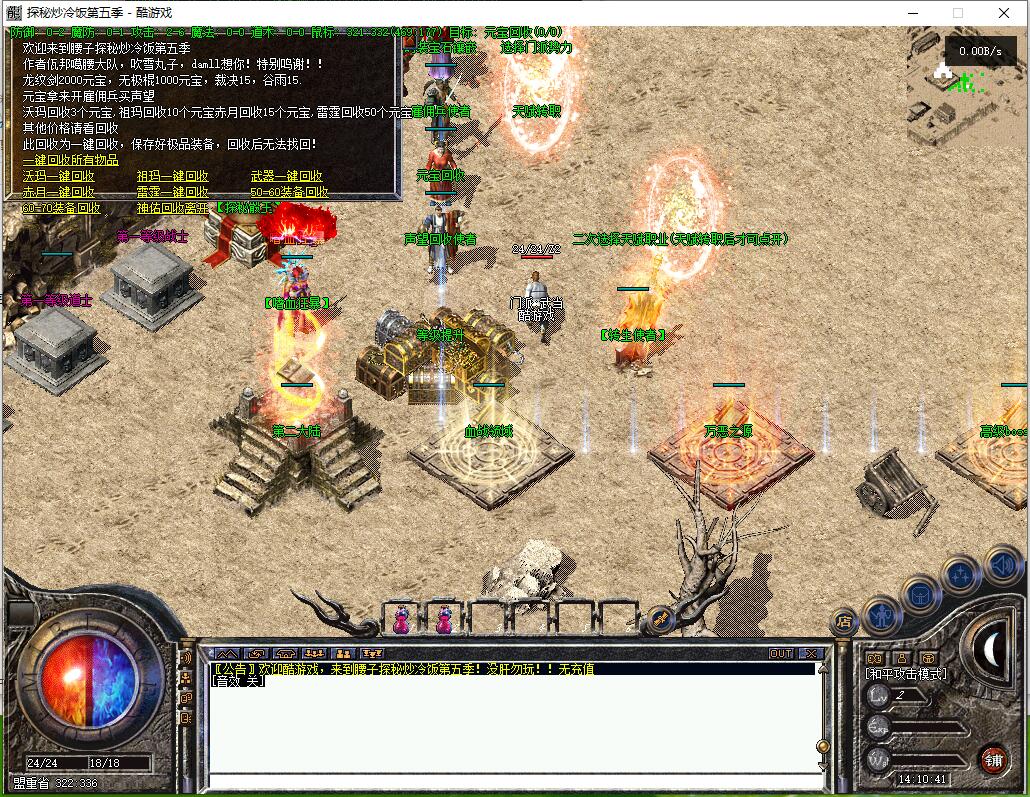Open the character equipment icon
Screen dimensions: 1030x797
(x=882, y=613)
